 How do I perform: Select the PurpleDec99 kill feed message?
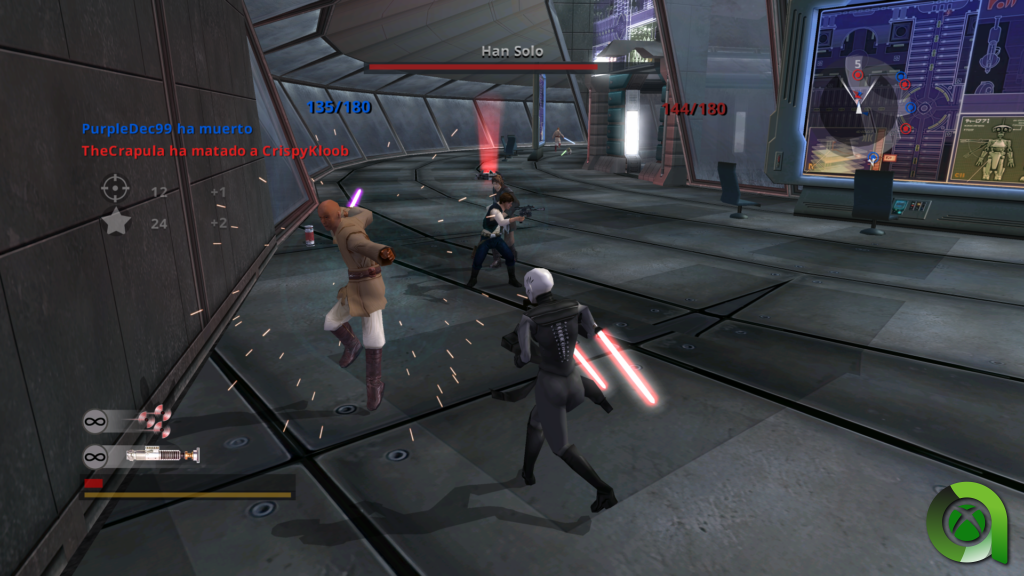167,129
